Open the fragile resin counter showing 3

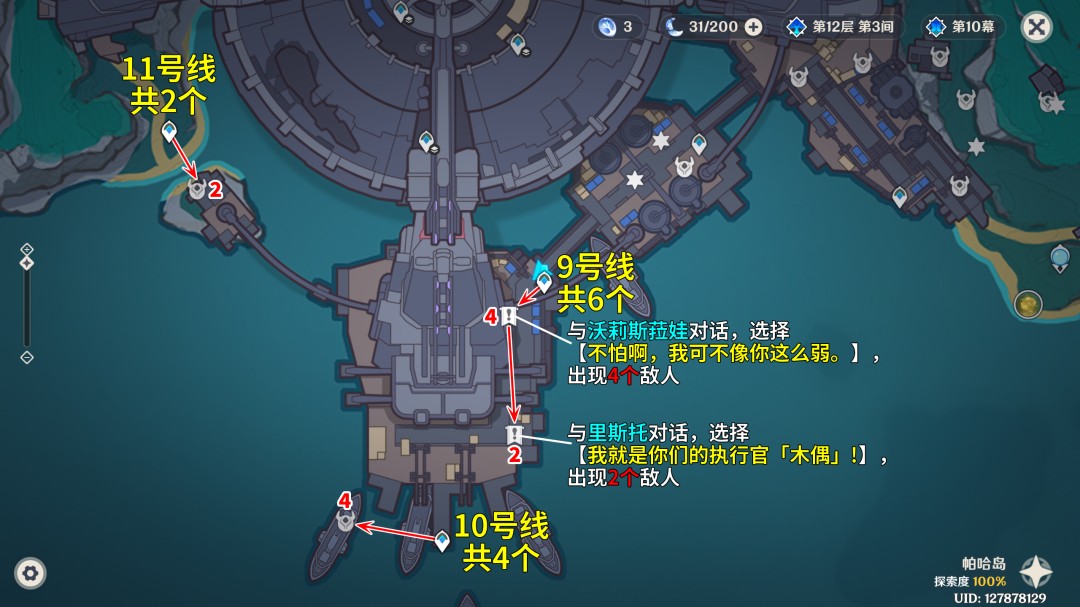click(615, 27)
